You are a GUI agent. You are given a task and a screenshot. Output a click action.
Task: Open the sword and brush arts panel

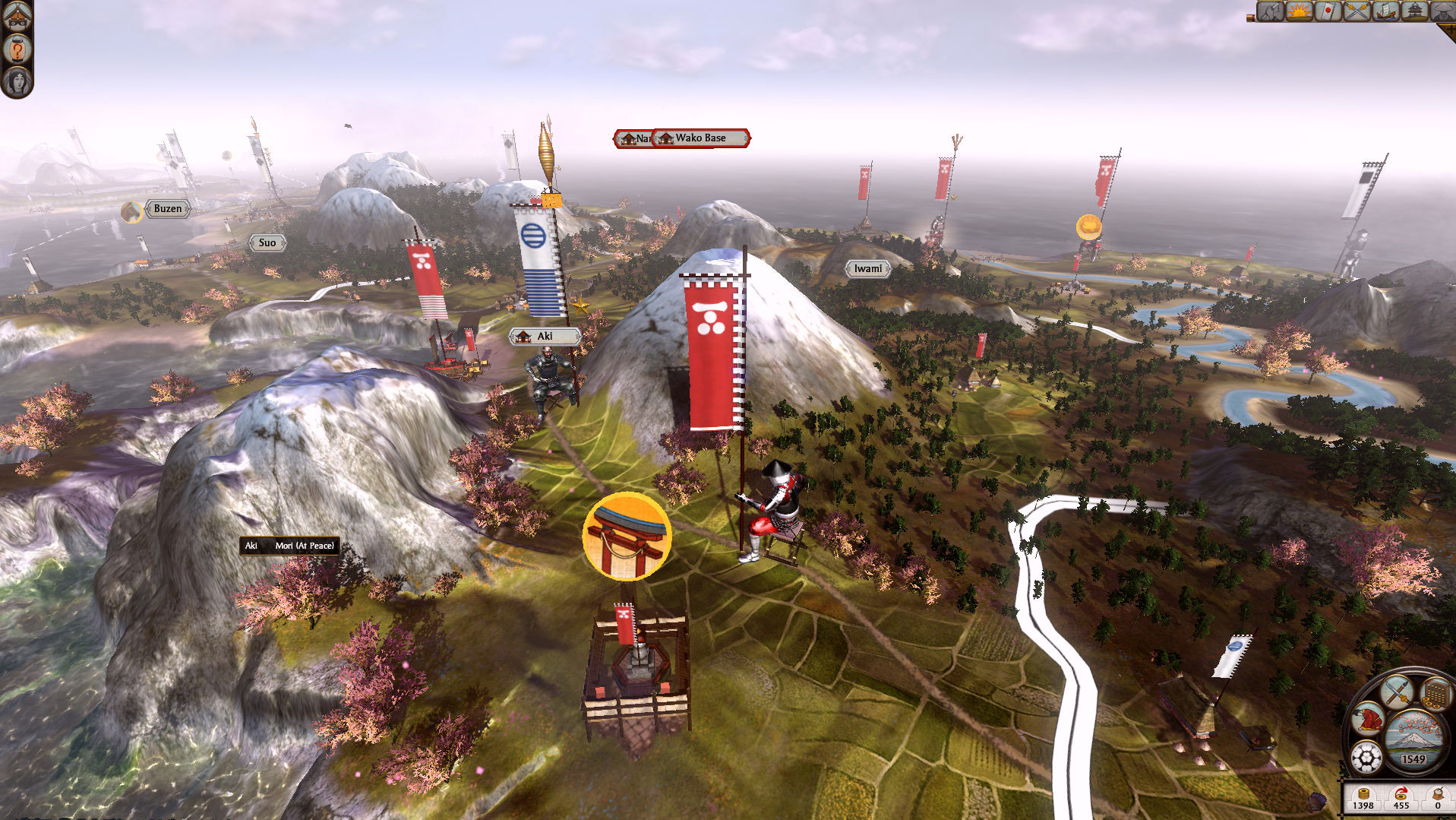pyautogui.click(x=1396, y=692)
